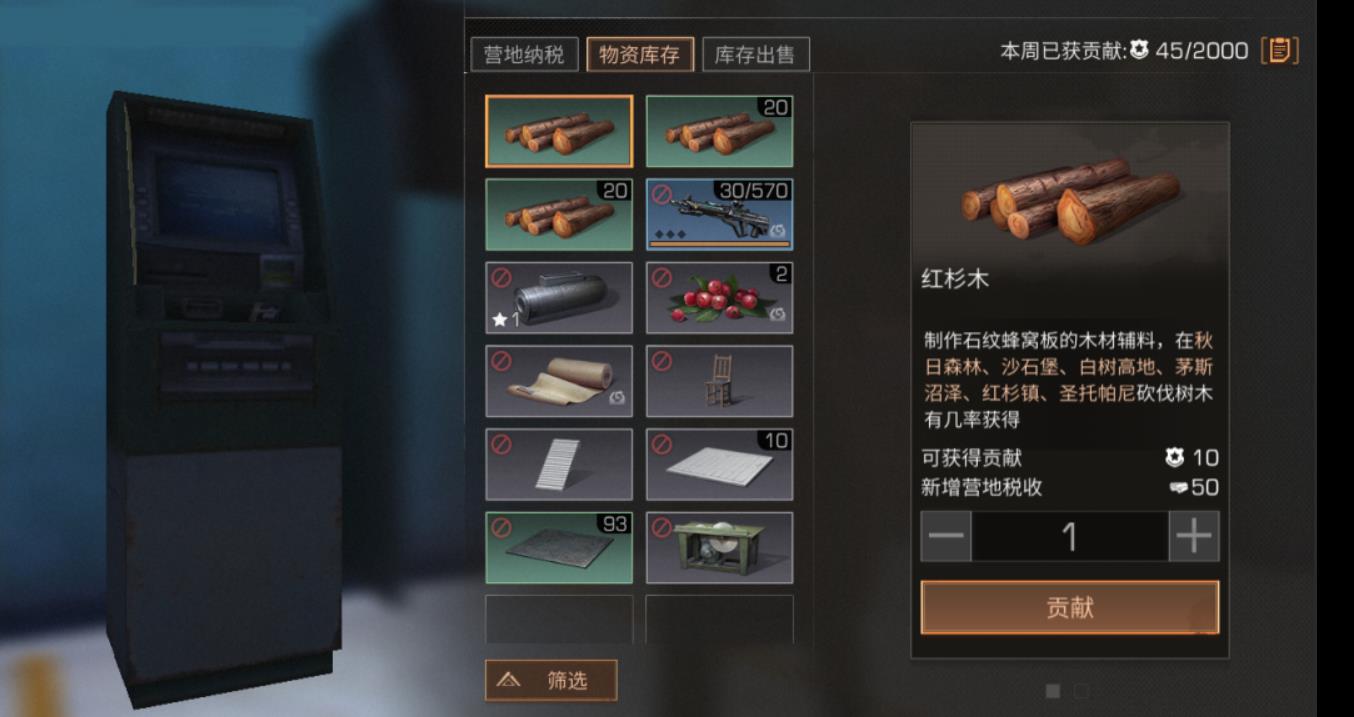Image resolution: width=1354 pixels, height=717 pixels.
Task: Switch to the 营地纳税 tab
Action: pyautogui.click(x=524, y=54)
